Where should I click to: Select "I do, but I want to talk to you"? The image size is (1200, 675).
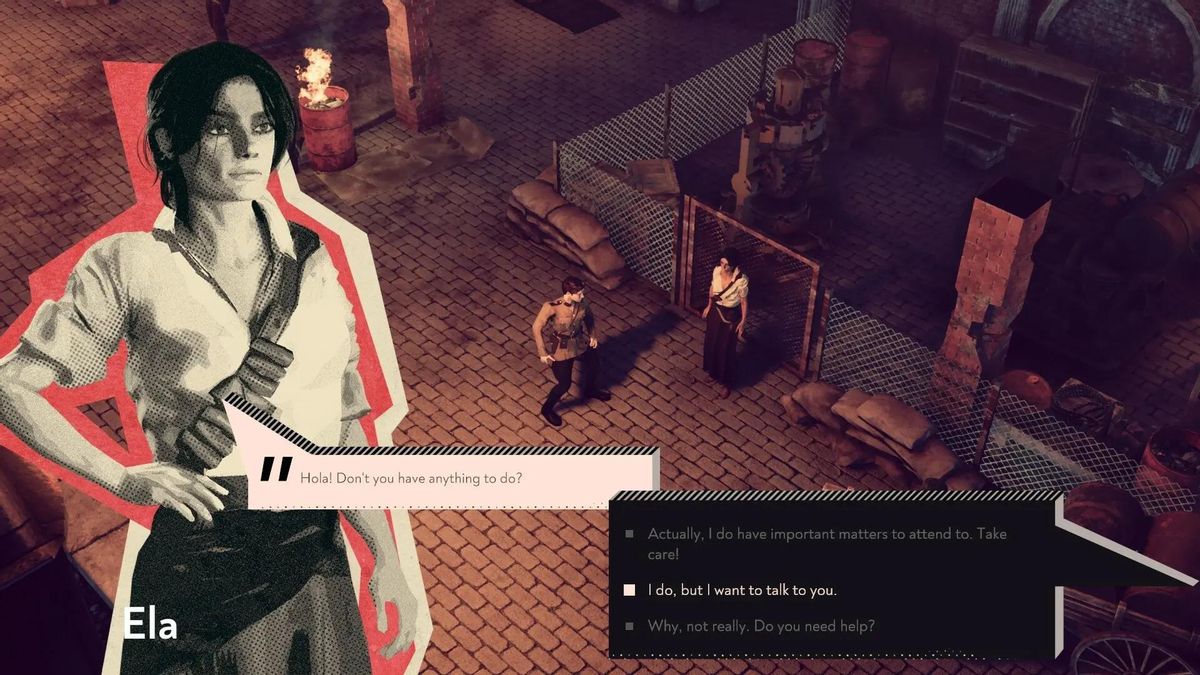coord(741,590)
